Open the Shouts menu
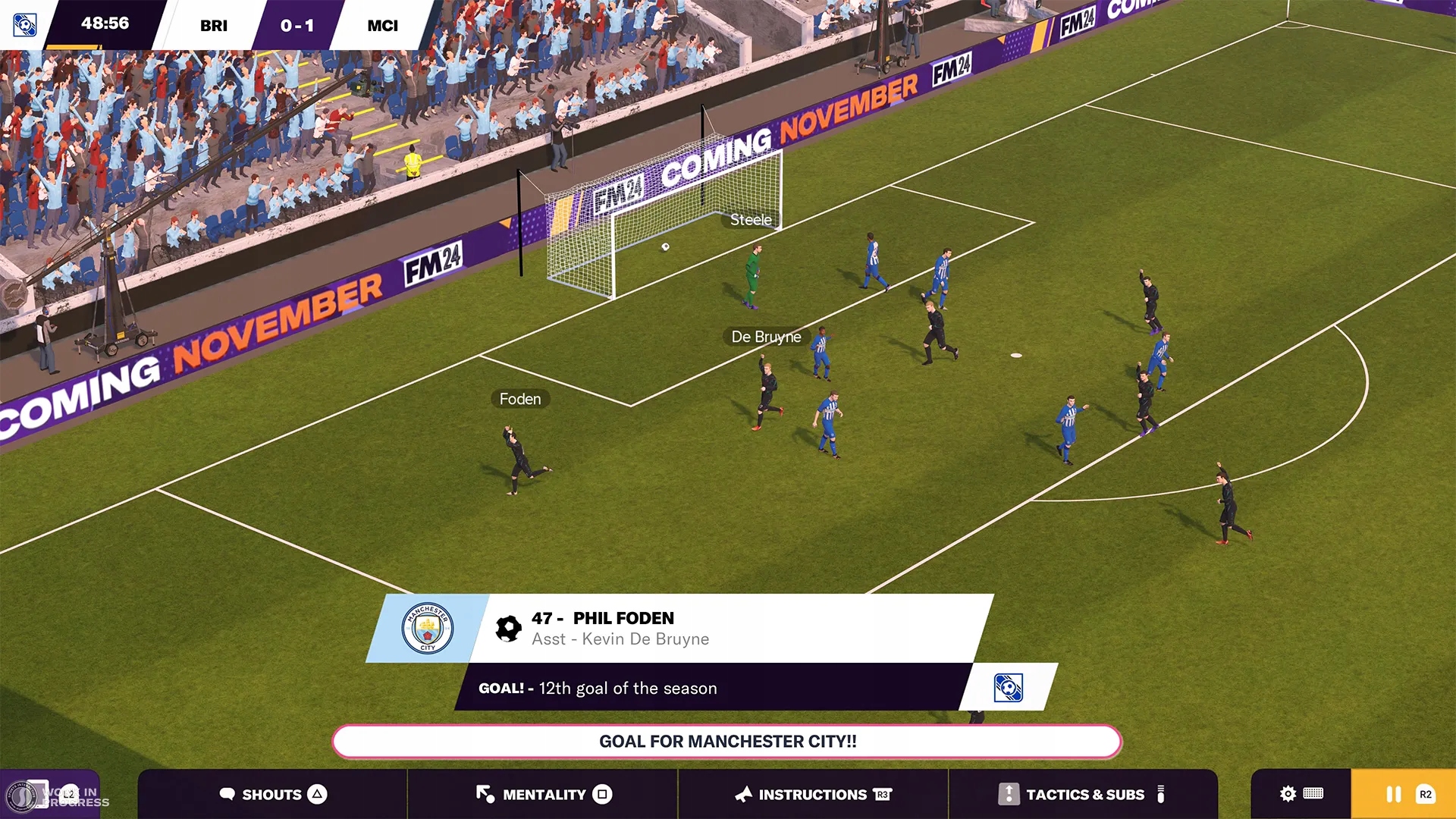The image size is (1456, 819). 272,794
